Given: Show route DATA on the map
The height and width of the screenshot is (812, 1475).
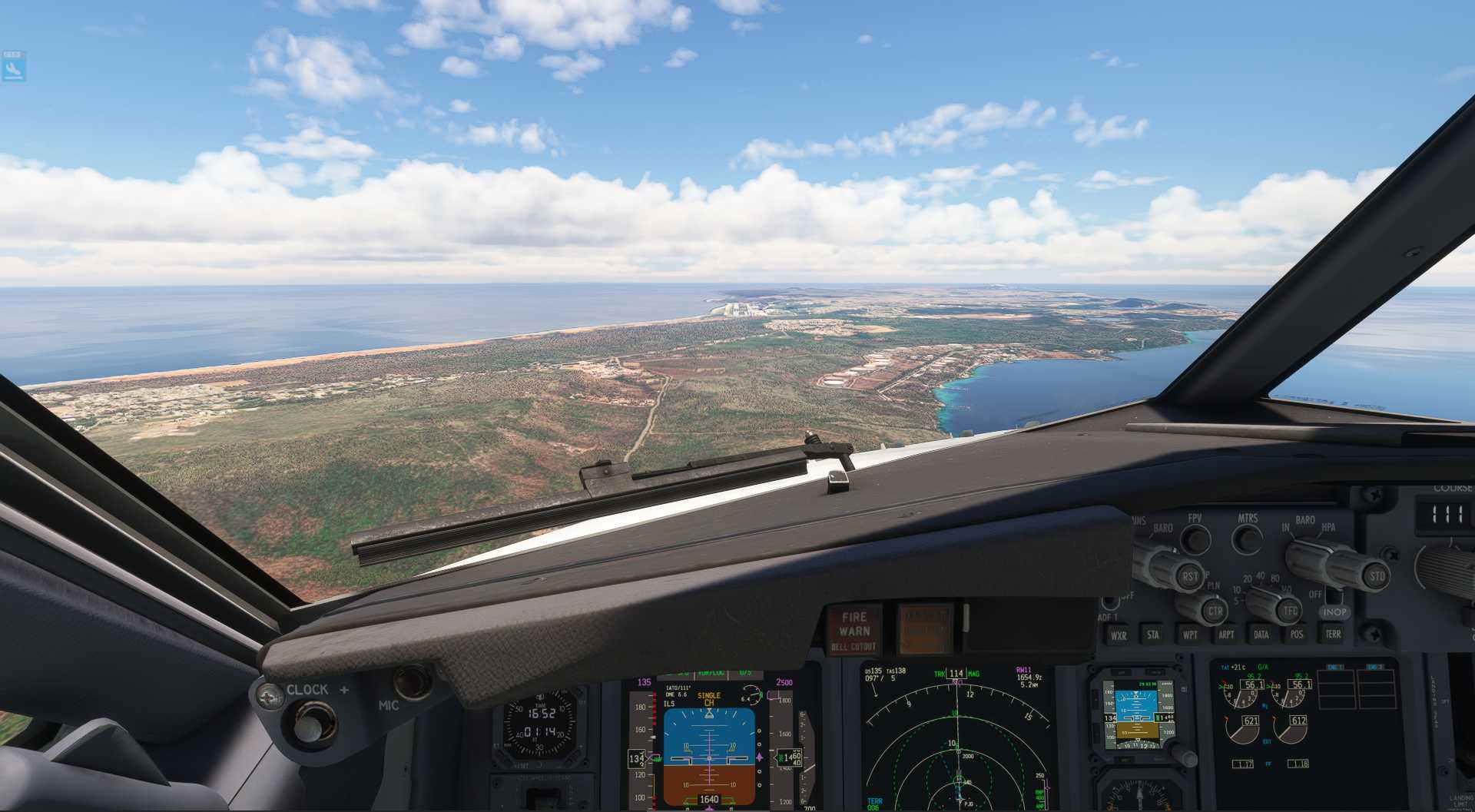Looking at the screenshot, I should pyautogui.click(x=1261, y=635).
